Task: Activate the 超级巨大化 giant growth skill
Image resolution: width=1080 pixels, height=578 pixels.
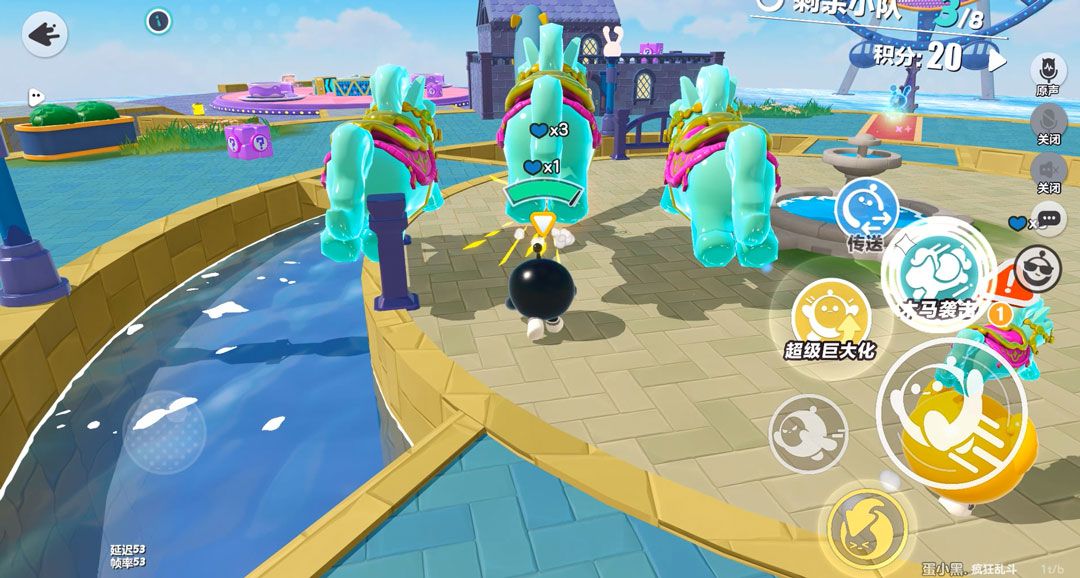Action: 829,318
